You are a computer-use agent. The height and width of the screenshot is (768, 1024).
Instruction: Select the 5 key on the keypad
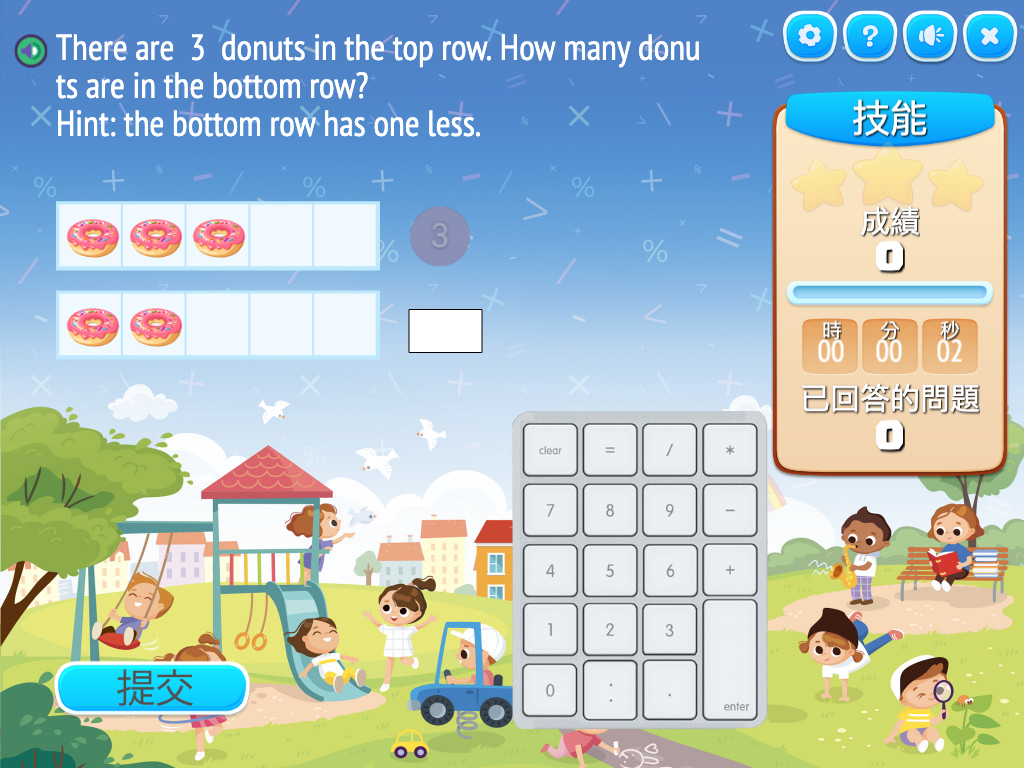(x=610, y=571)
